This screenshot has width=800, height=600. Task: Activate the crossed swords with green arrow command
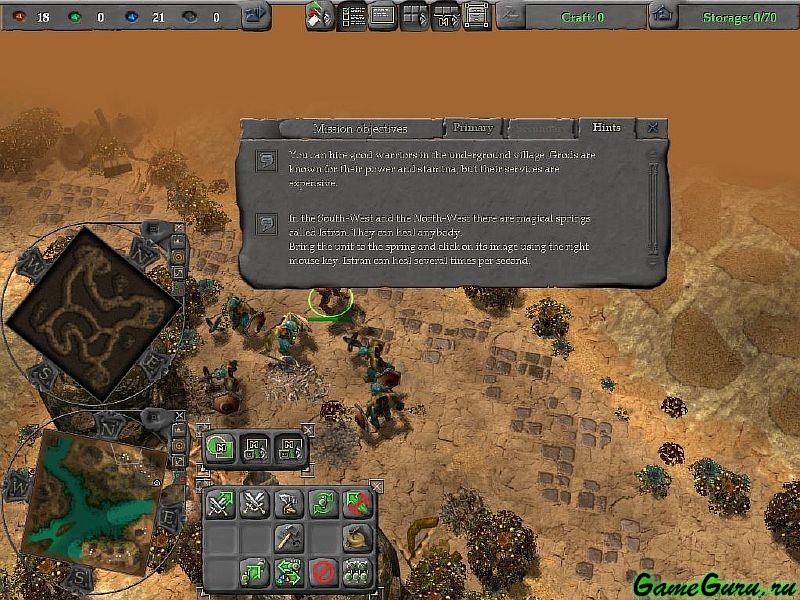pos(220,504)
